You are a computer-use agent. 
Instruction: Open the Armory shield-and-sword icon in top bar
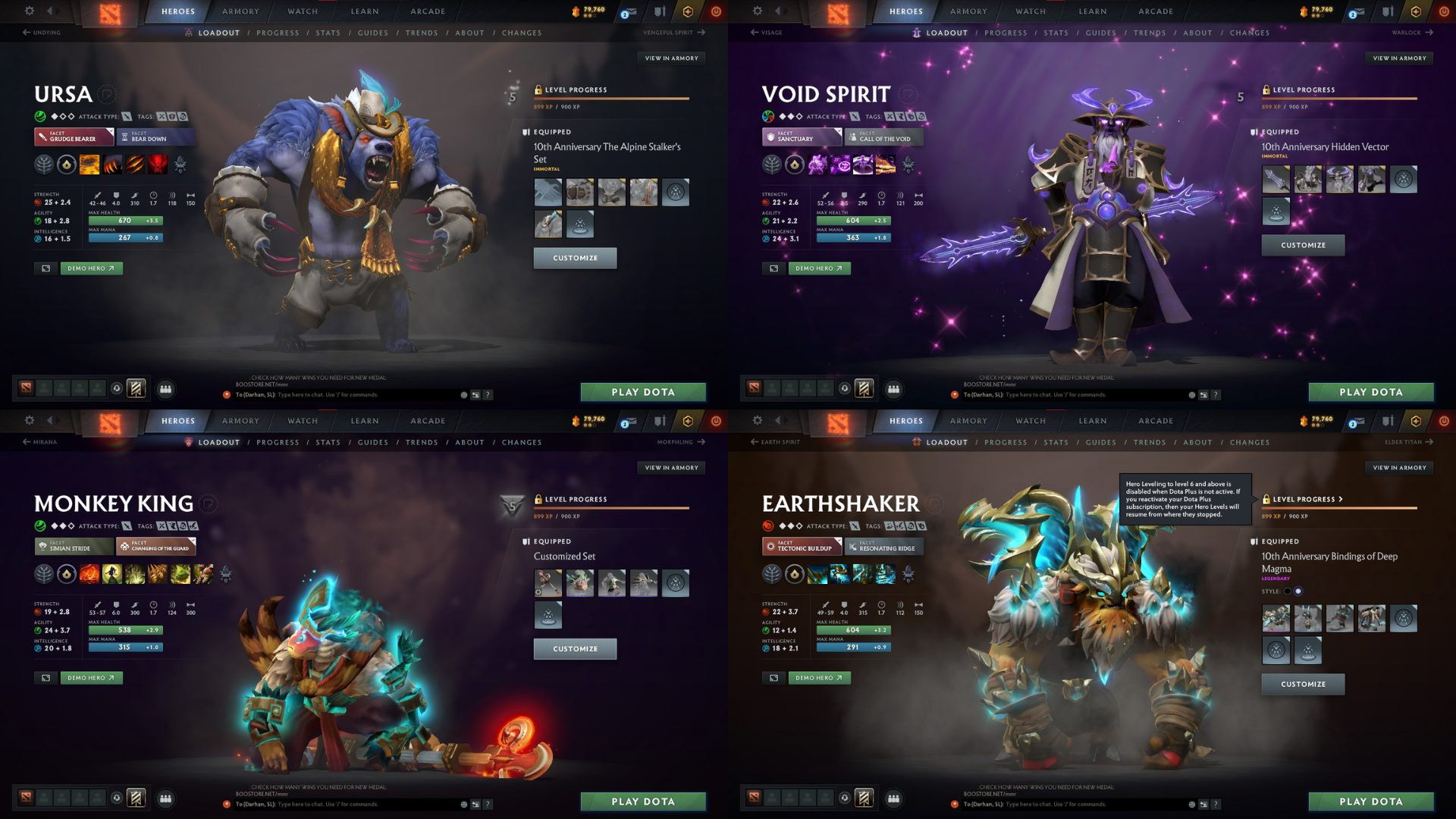click(x=660, y=11)
